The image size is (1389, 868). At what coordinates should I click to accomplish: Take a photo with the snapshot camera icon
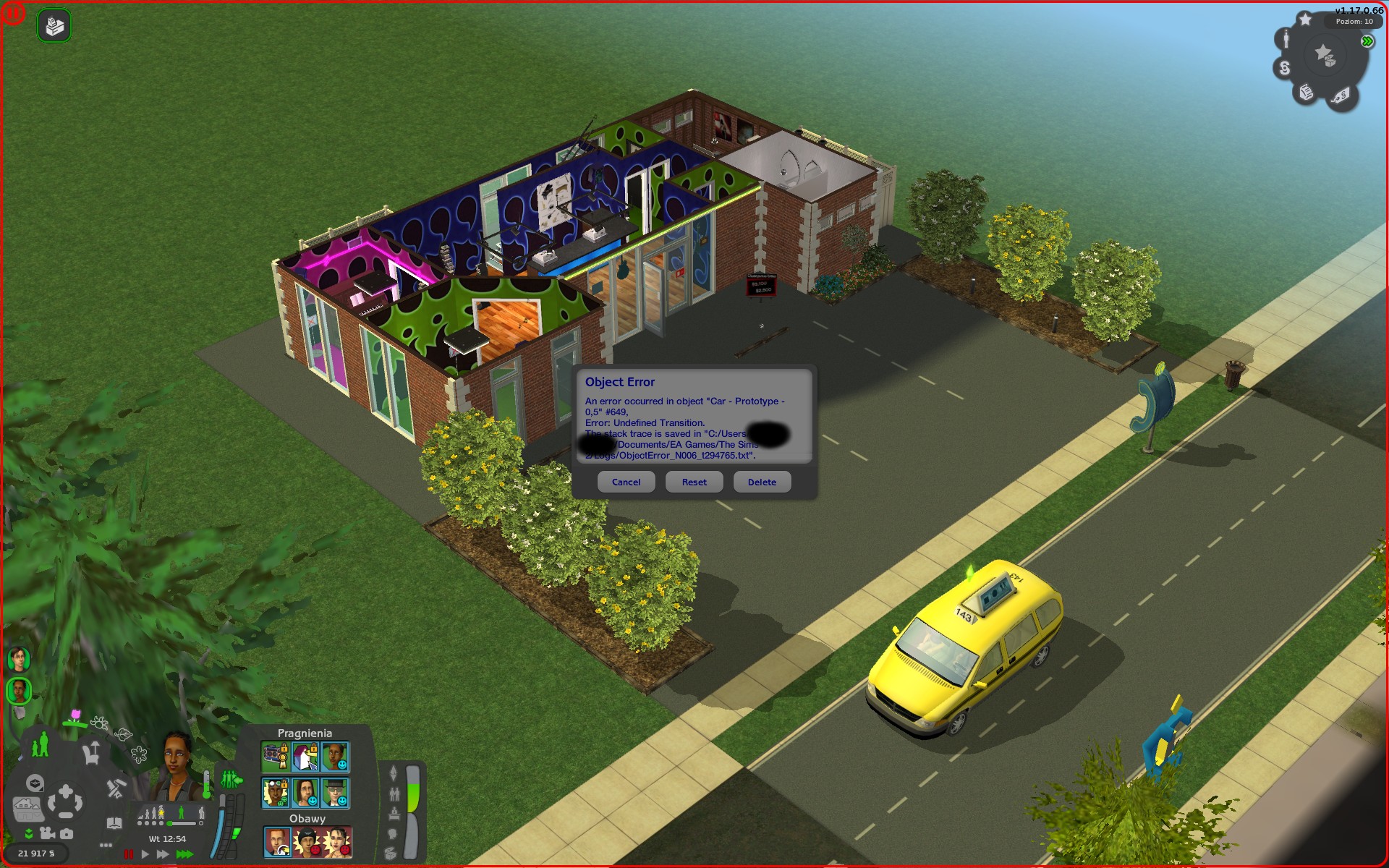coord(67,835)
